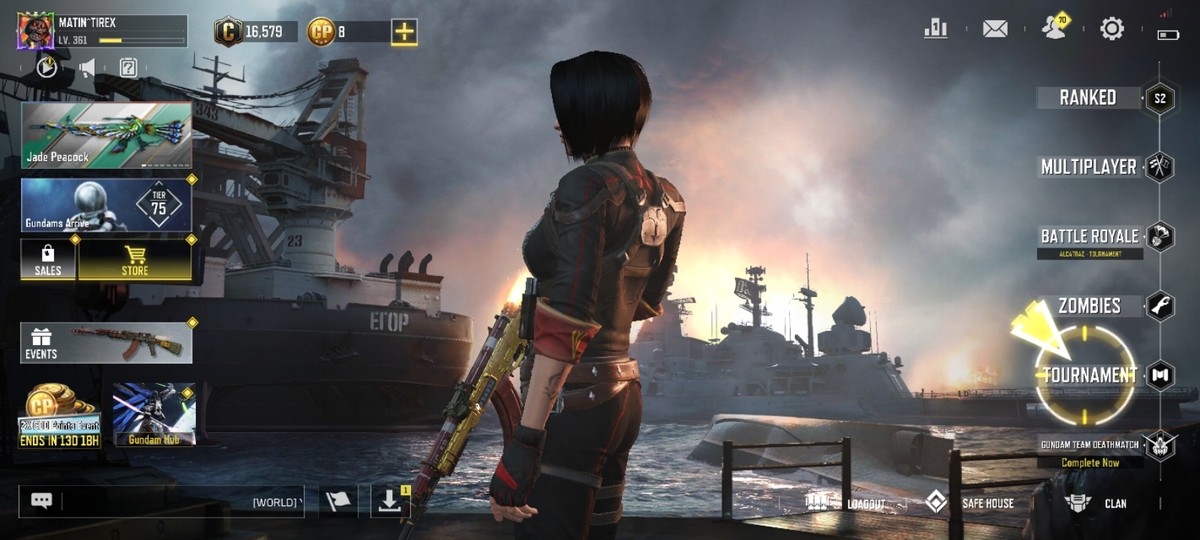
Task: Add CP with the yellow plus button
Action: pyautogui.click(x=404, y=32)
